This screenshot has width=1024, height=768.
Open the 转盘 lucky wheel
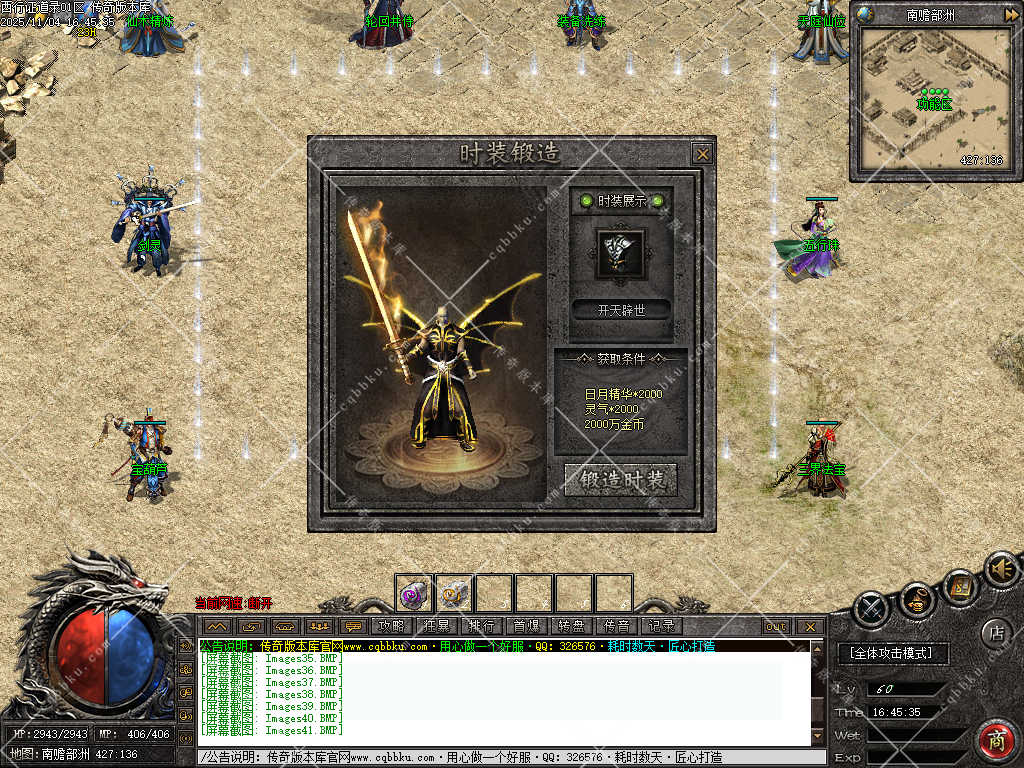[572, 626]
